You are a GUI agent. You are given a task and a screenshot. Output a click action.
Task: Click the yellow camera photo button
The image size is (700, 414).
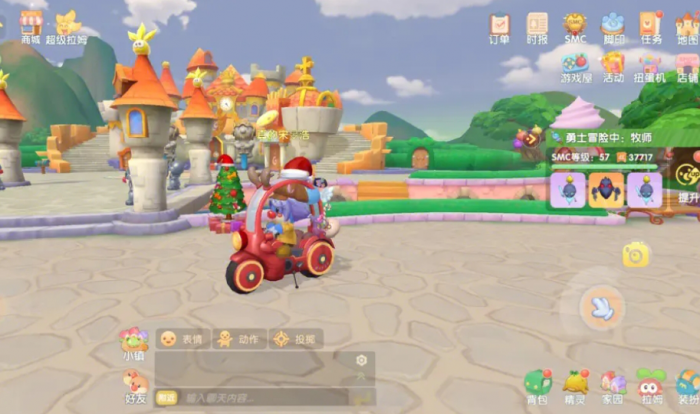click(x=635, y=256)
